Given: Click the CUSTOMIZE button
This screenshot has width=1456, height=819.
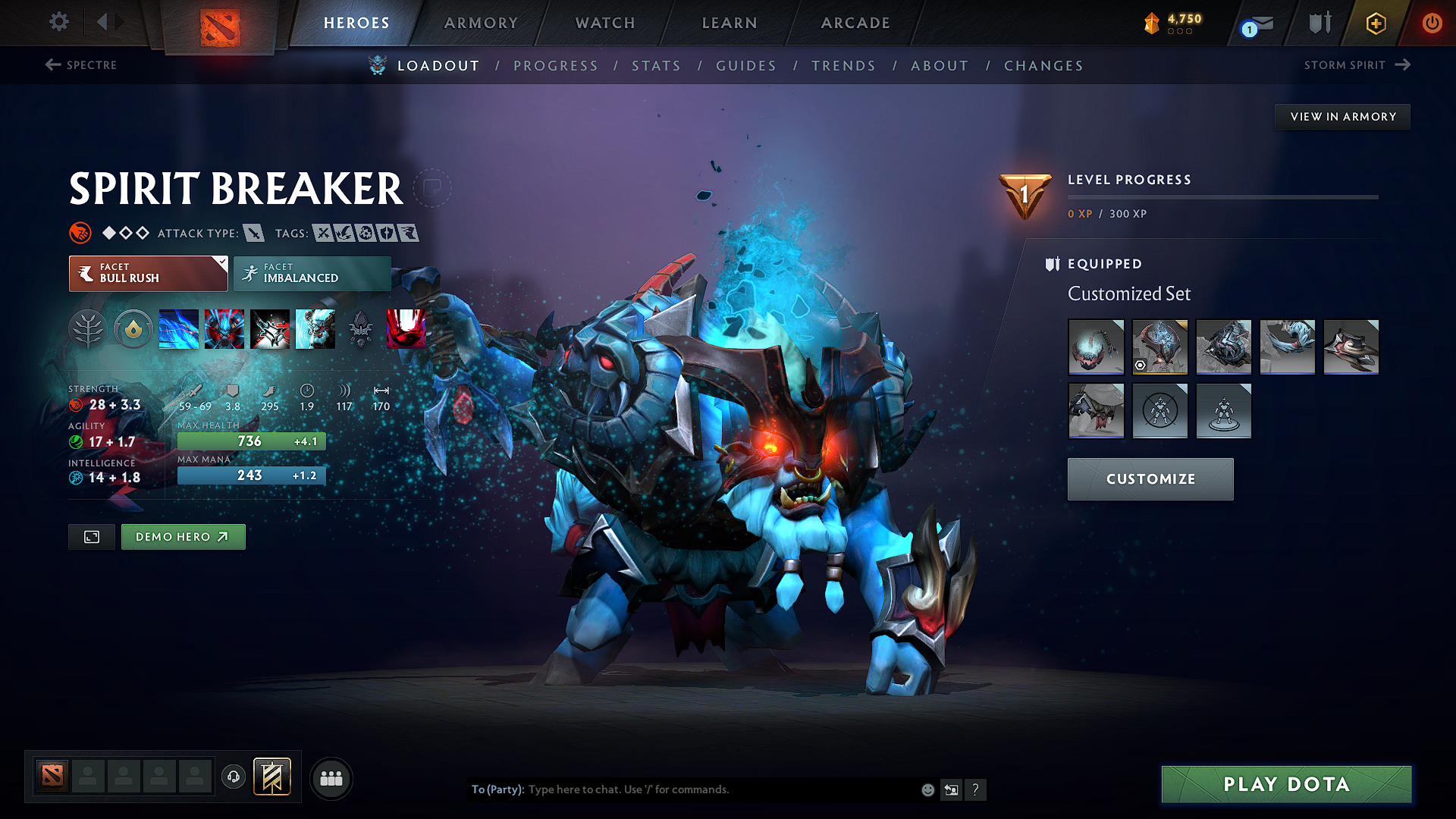Looking at the screenshot, I should (1150, 479).
